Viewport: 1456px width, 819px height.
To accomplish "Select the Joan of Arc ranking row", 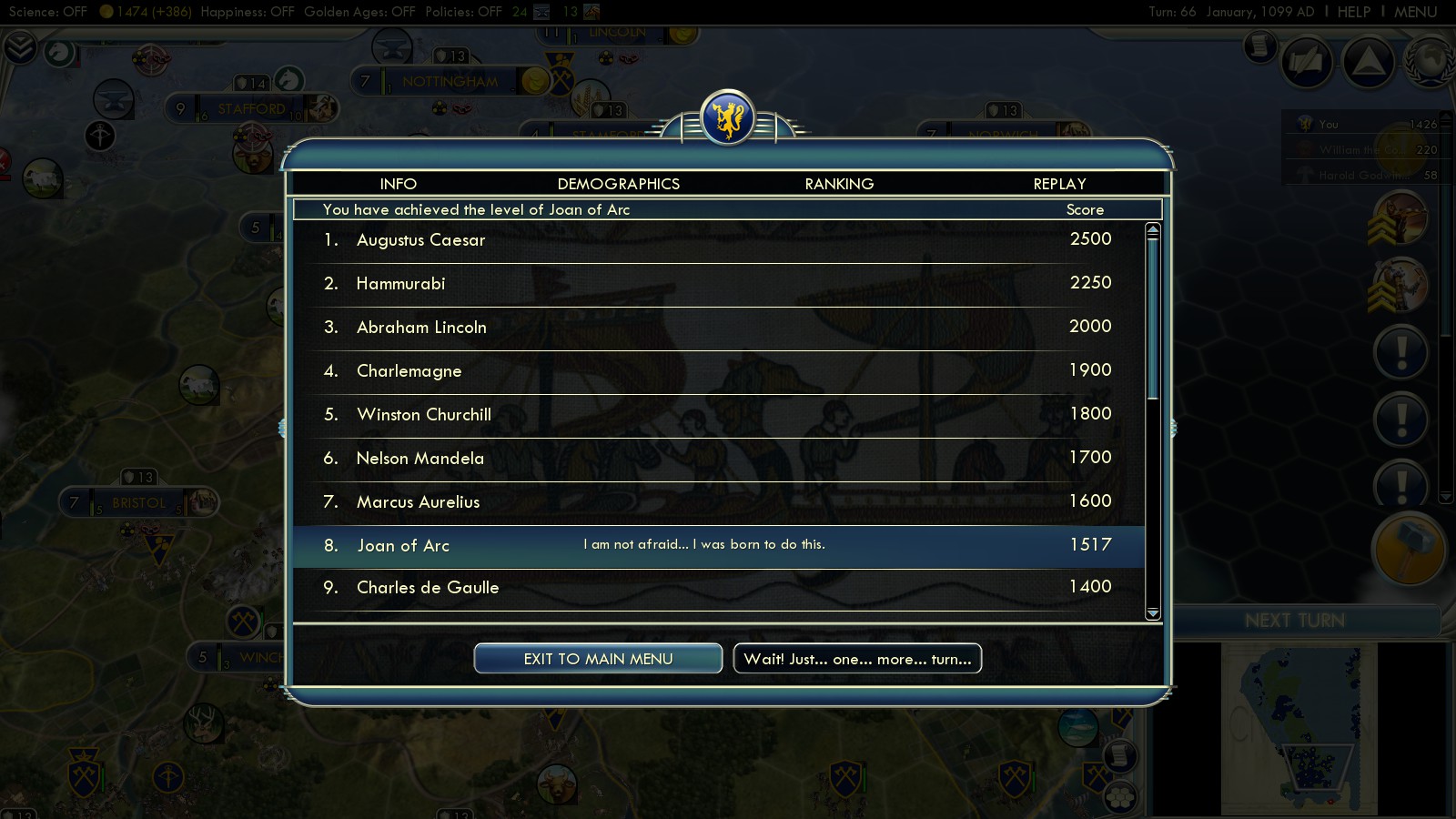I will 719,546.
